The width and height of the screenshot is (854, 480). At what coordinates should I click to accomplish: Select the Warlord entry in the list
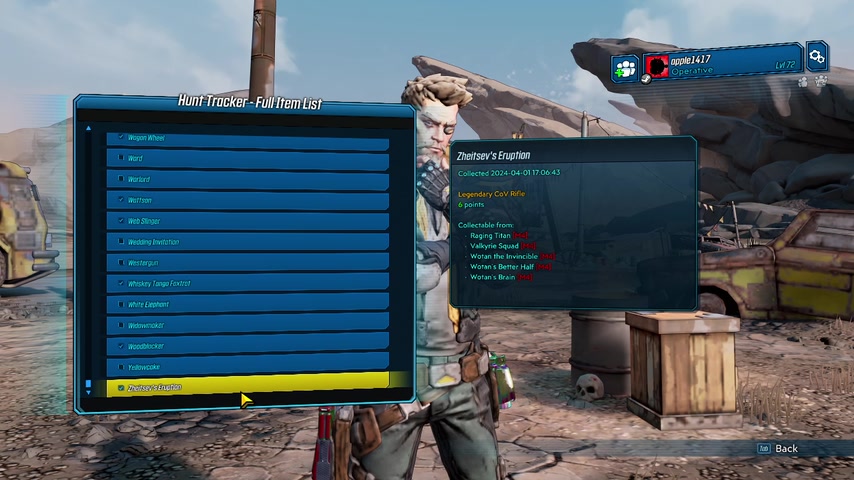click(x=247, y=180)
